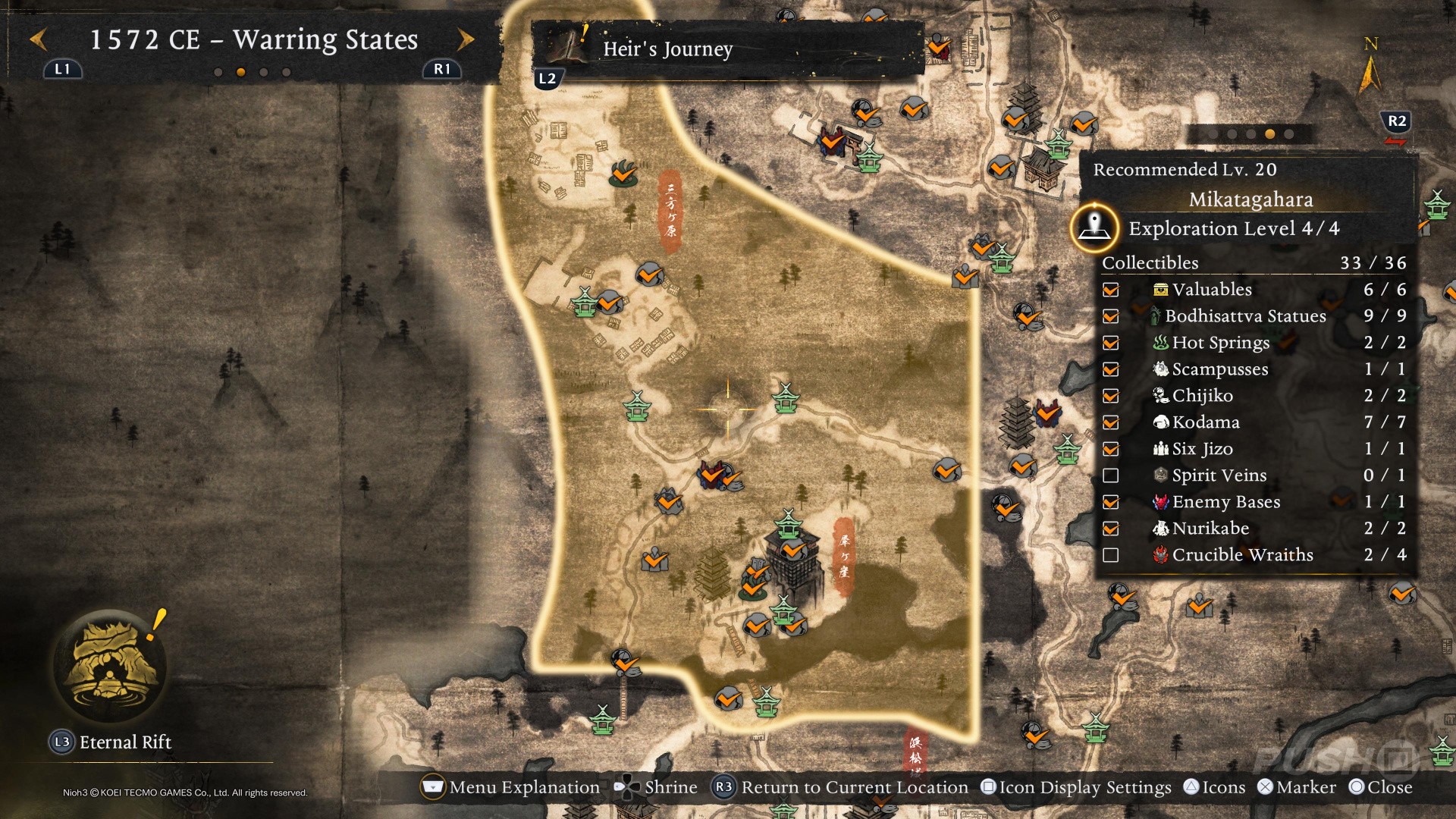
Task: Enable the Crucible Wraiths checkbox
Action: pos(1111,555)
